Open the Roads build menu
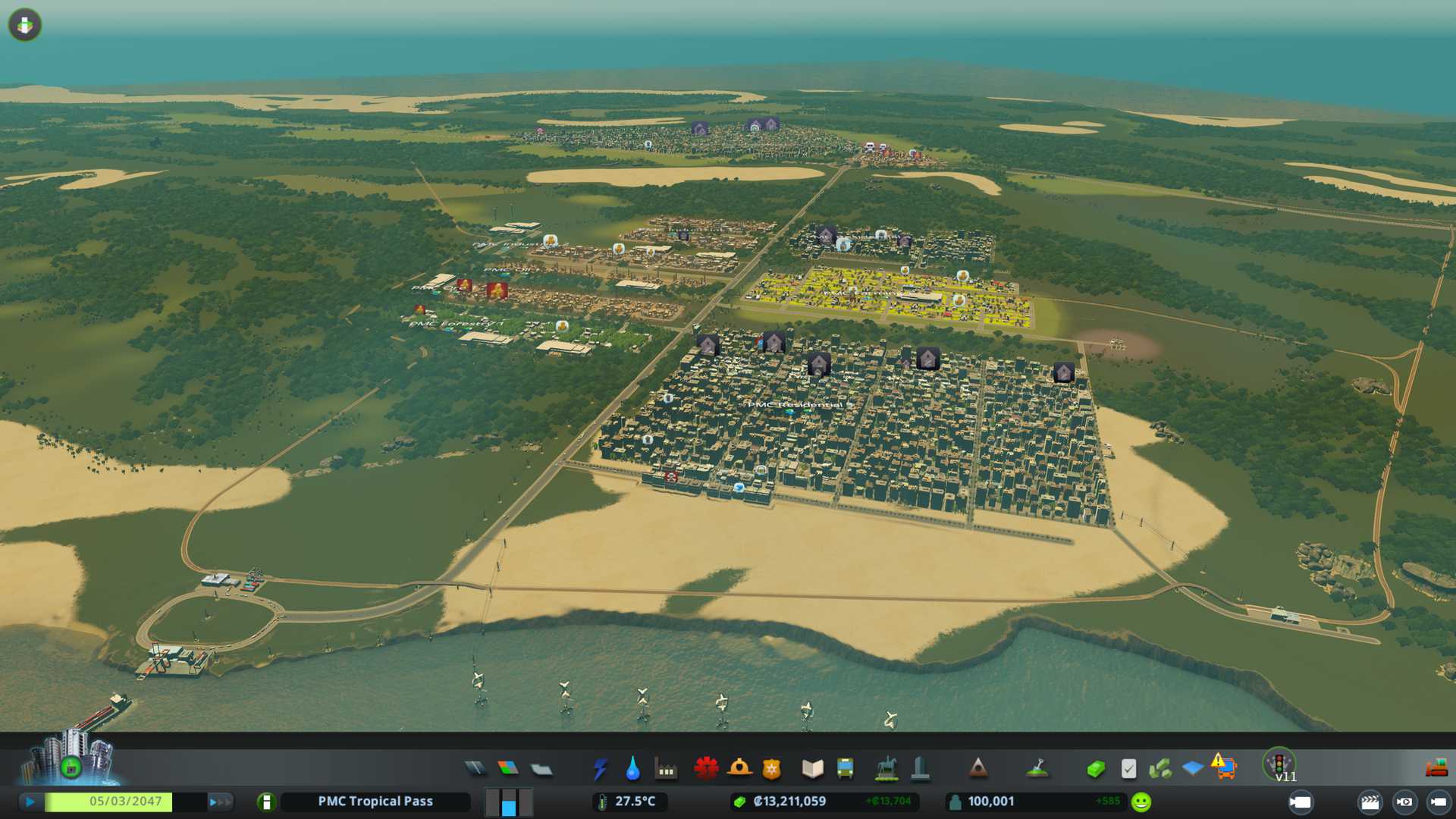The width and height of the screenshot is (1456, 819). point(475,769)
